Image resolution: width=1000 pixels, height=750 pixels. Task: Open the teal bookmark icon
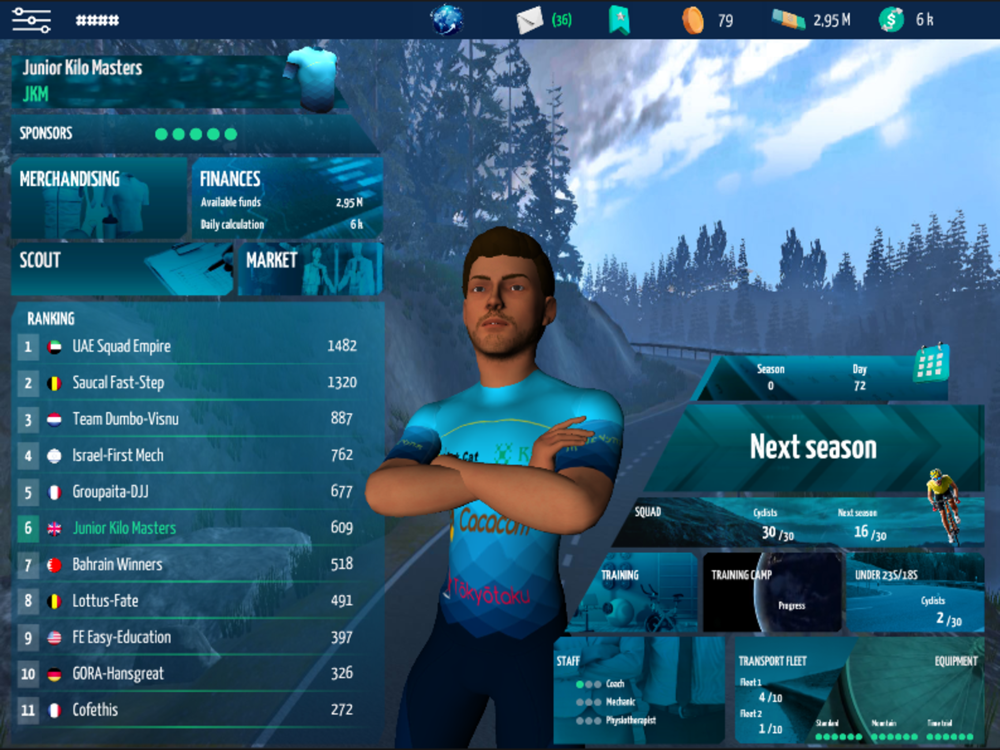619,19
